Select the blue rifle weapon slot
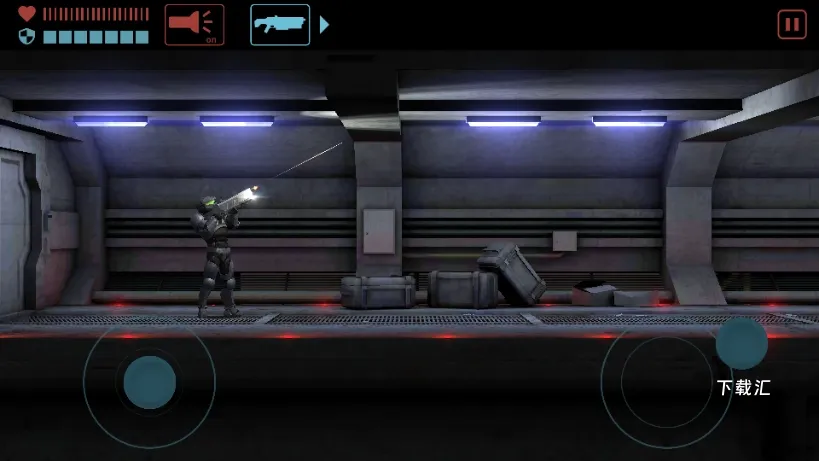This screenshot has width=819, height=461. pos(280,25)
